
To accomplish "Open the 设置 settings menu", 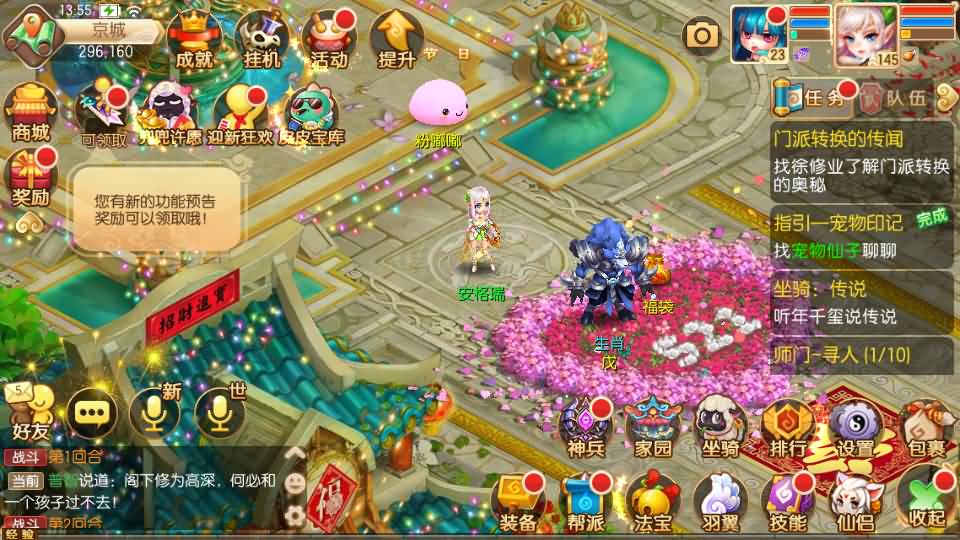I will coord(855,431).
